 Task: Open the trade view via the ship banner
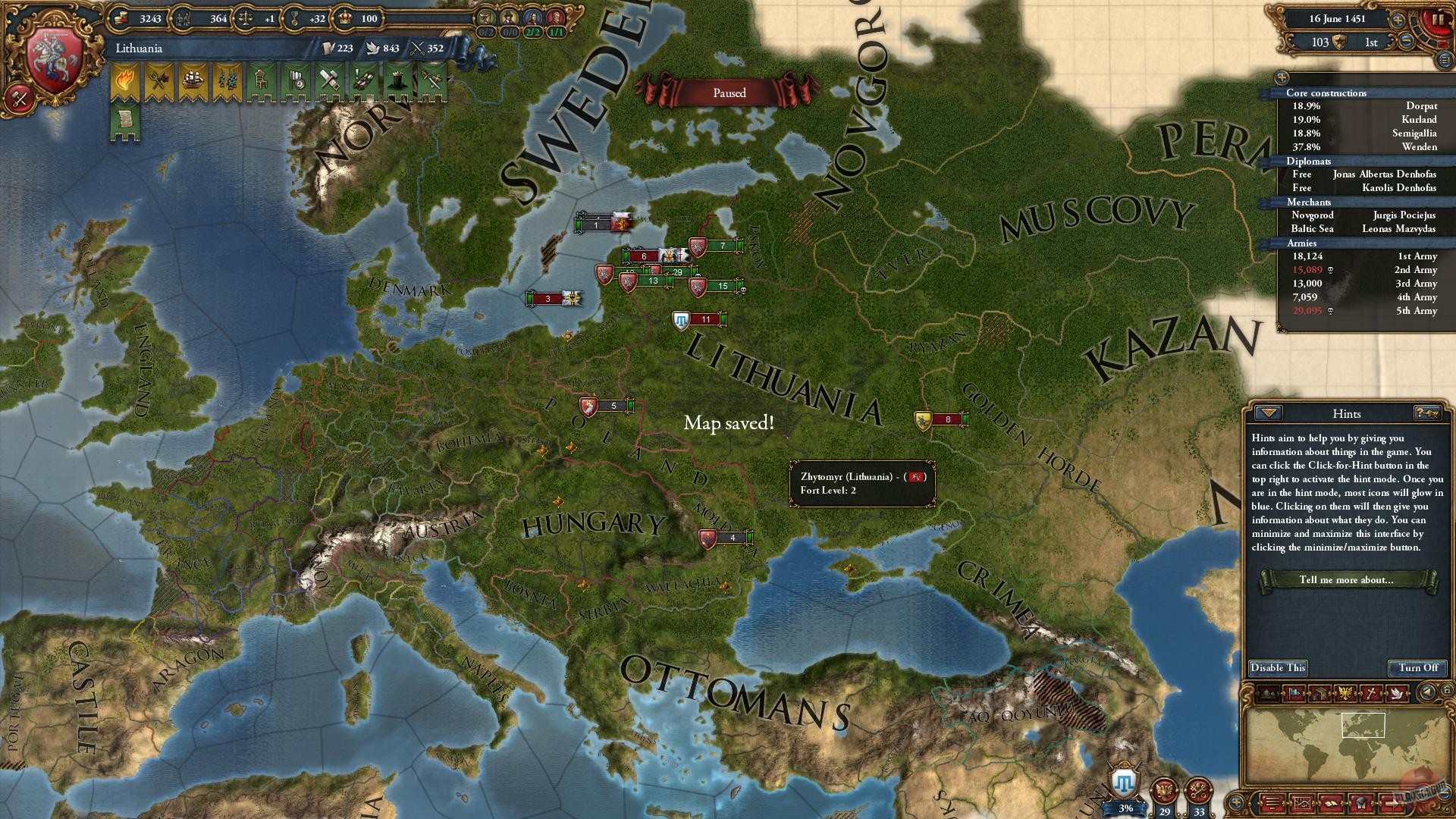coord(192,80)
